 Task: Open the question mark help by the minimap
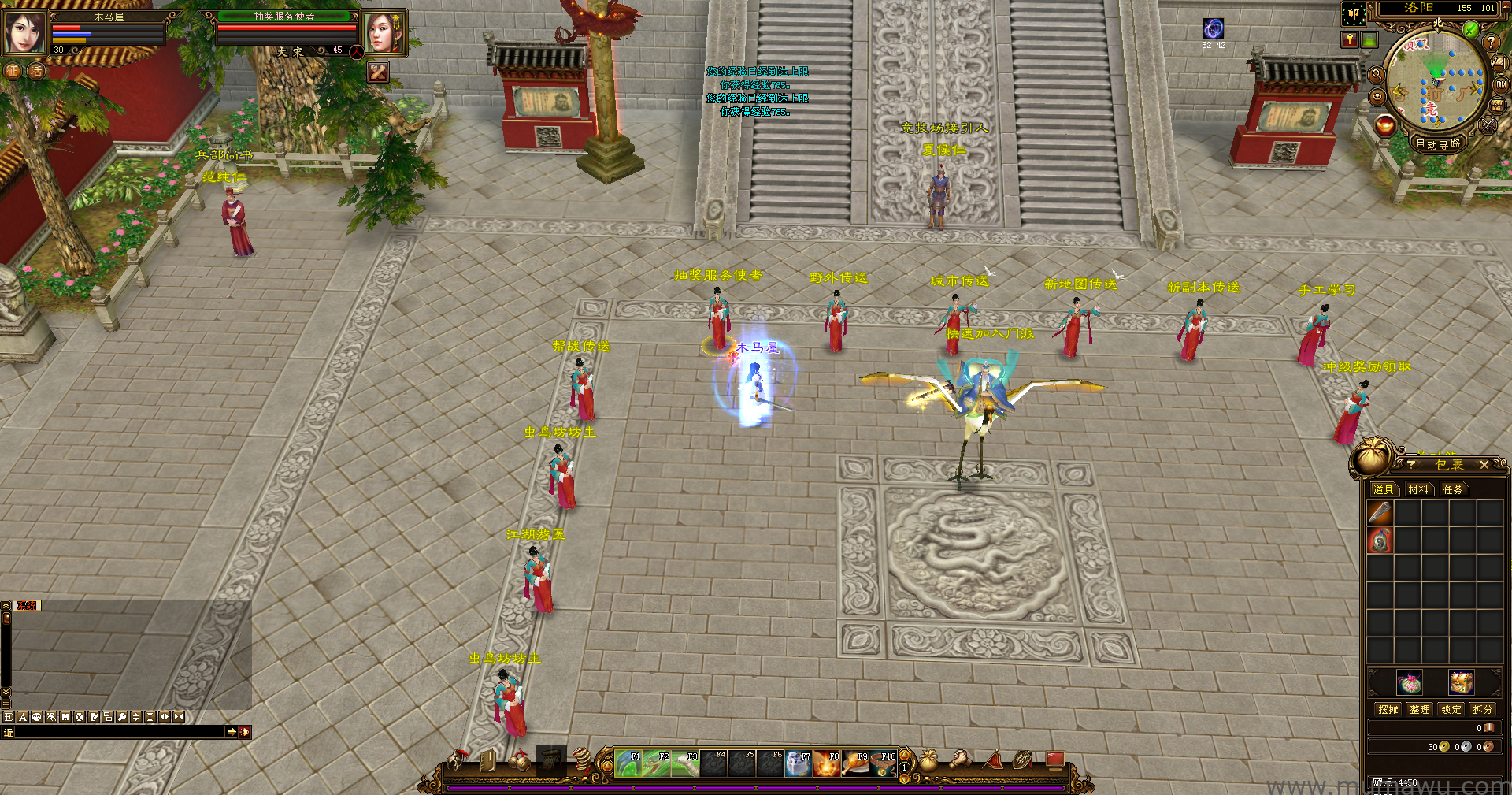pyautogui.click(x=1491, y=43)
